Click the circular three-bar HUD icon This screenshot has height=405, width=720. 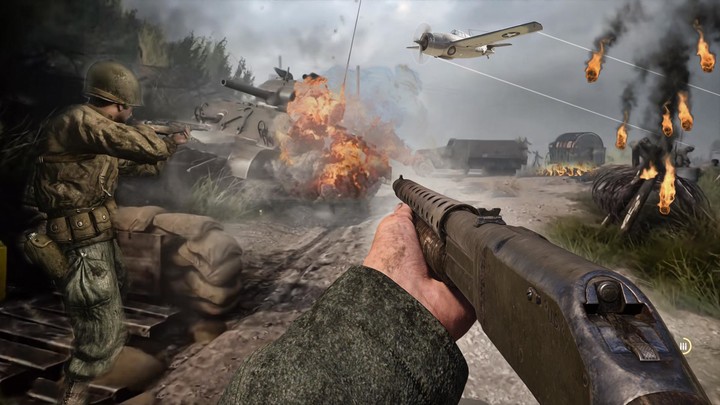pyautogui.click(x=685, y=345)
